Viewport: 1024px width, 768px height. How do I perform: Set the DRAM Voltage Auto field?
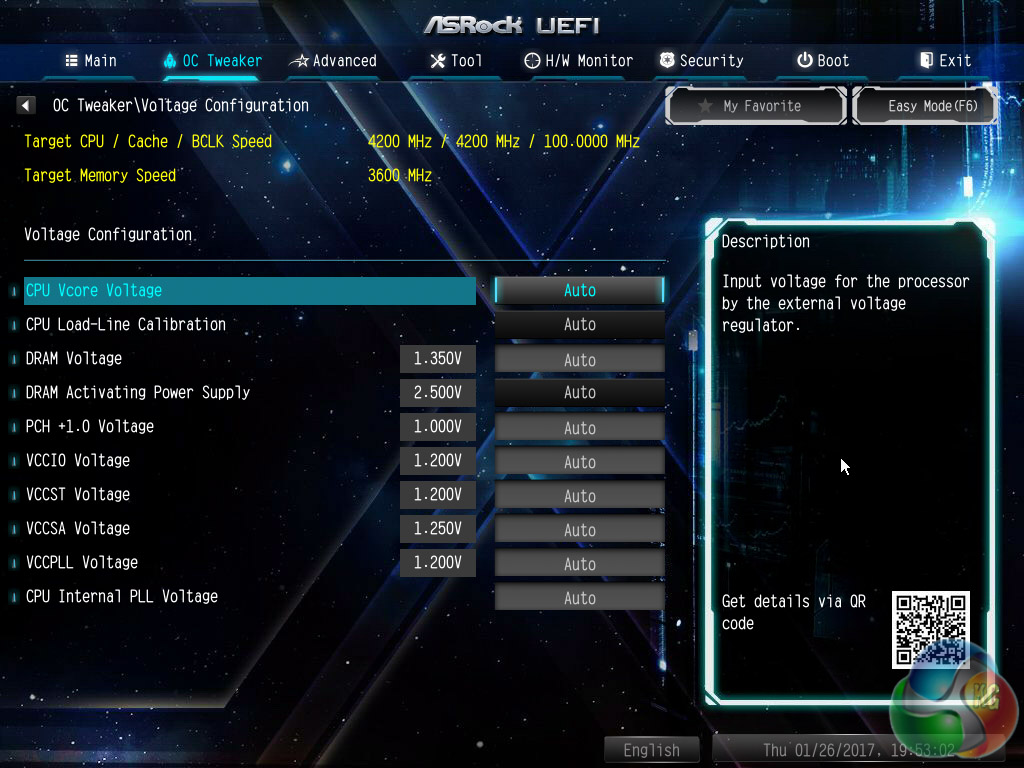tap(579, 359)
